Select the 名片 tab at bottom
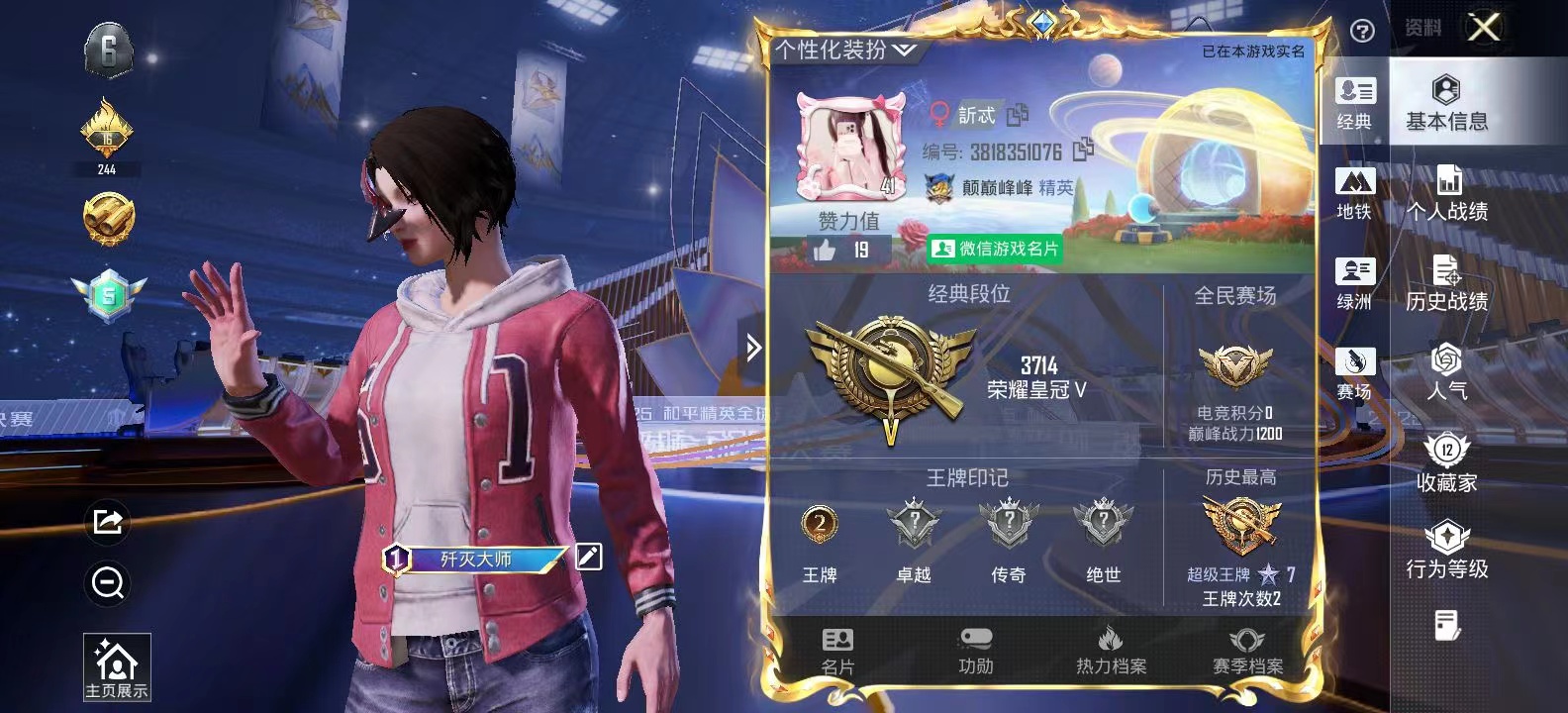Screen dimensions: 1568x713 [839, 649]
